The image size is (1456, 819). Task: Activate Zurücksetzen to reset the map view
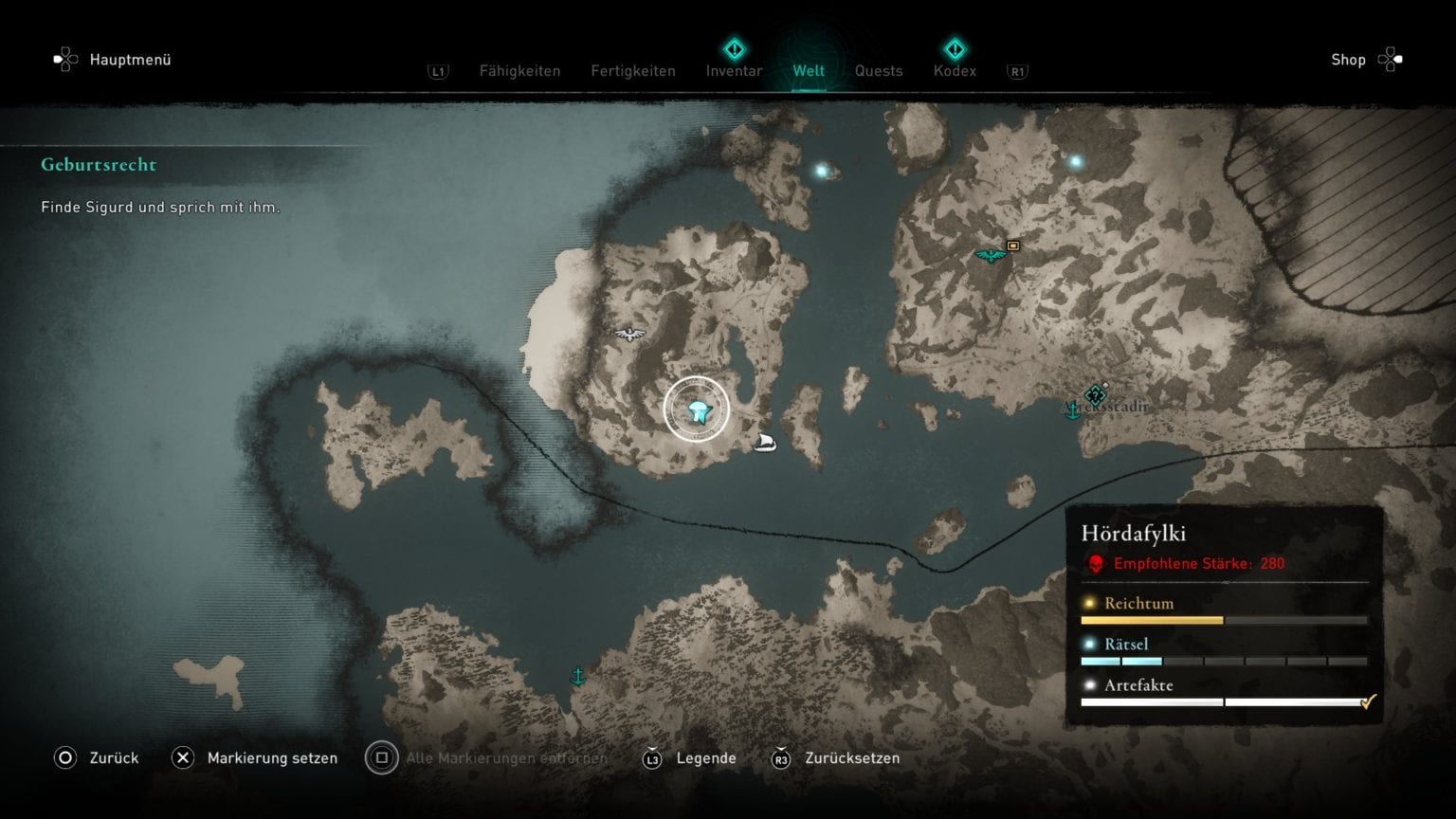[852, 758]
